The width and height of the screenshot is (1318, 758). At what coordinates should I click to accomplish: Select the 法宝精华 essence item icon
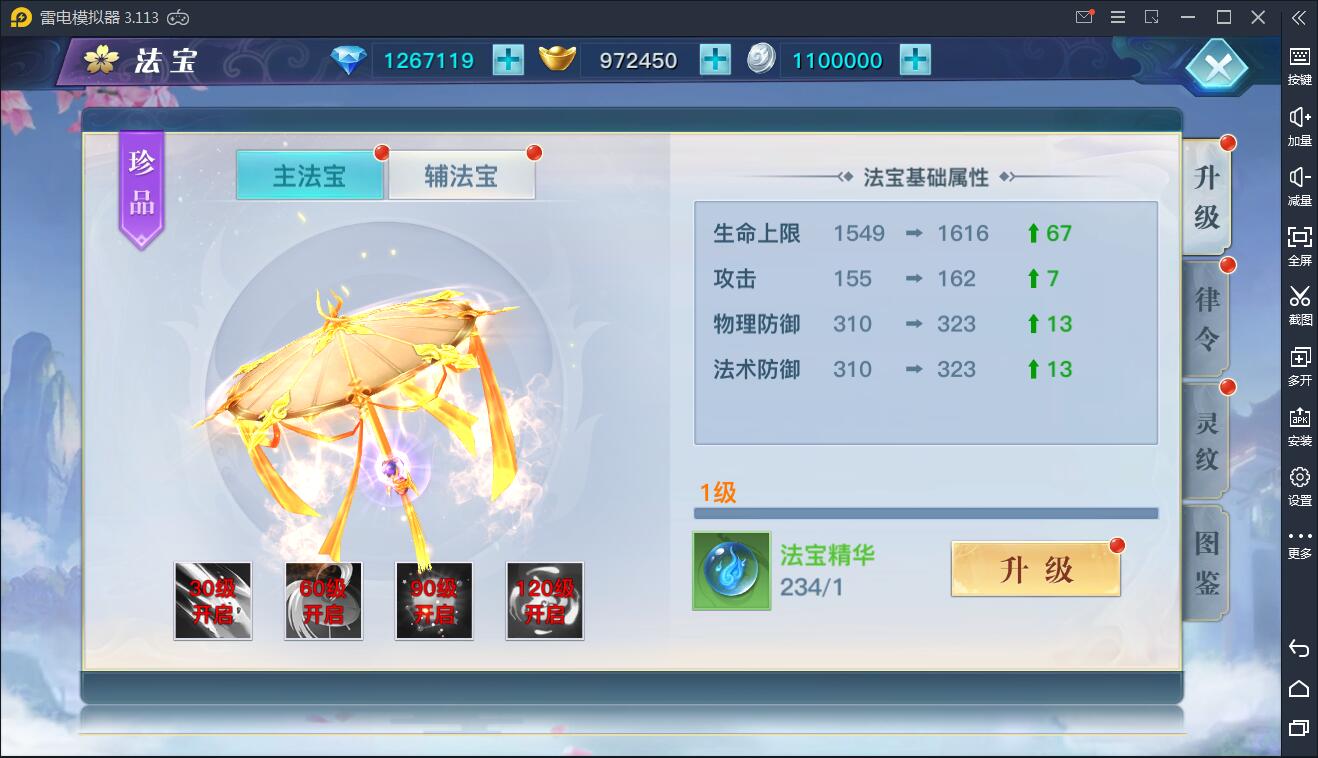tap(731, 571)
